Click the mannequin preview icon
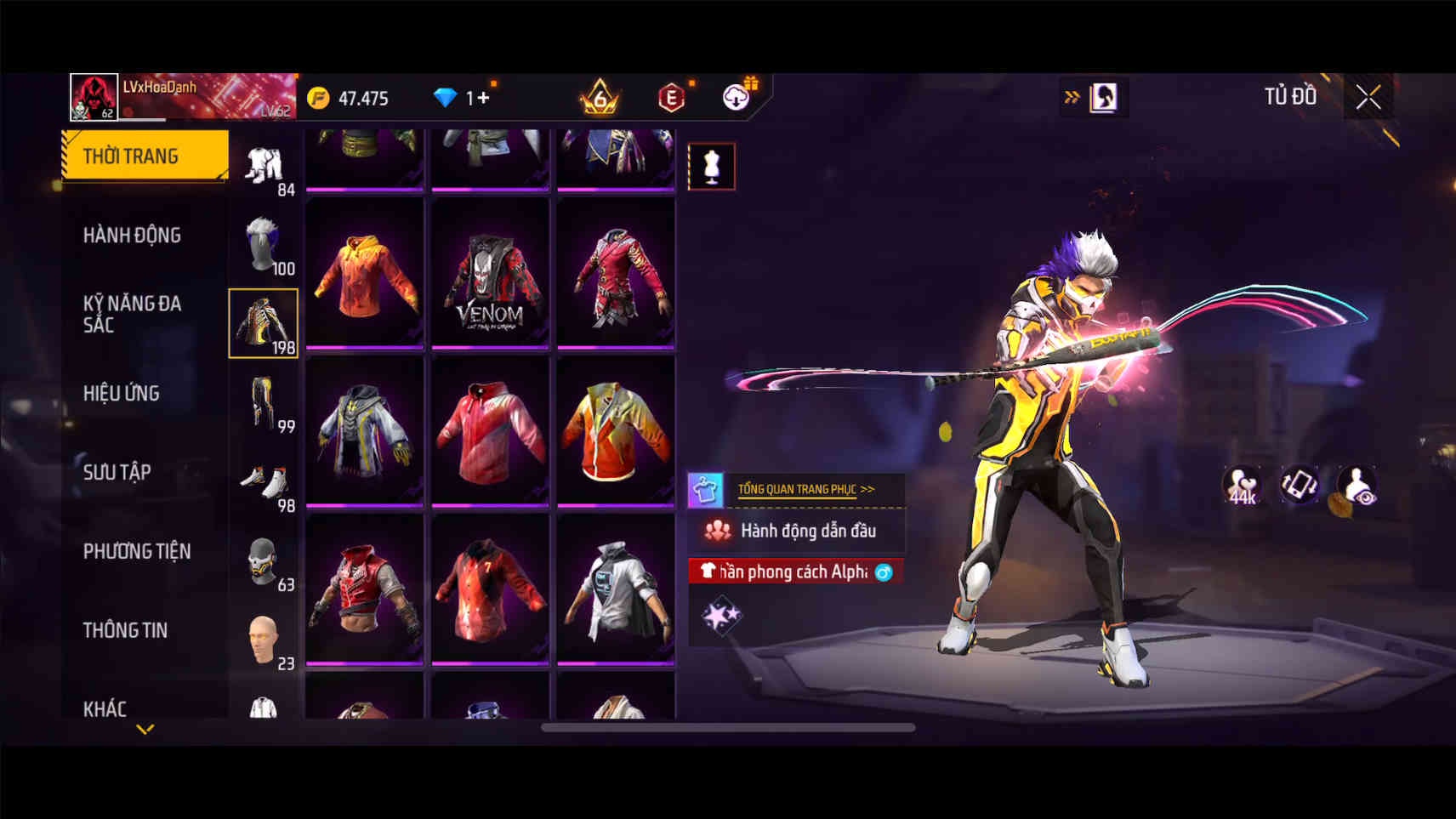 tap(711, 166)
